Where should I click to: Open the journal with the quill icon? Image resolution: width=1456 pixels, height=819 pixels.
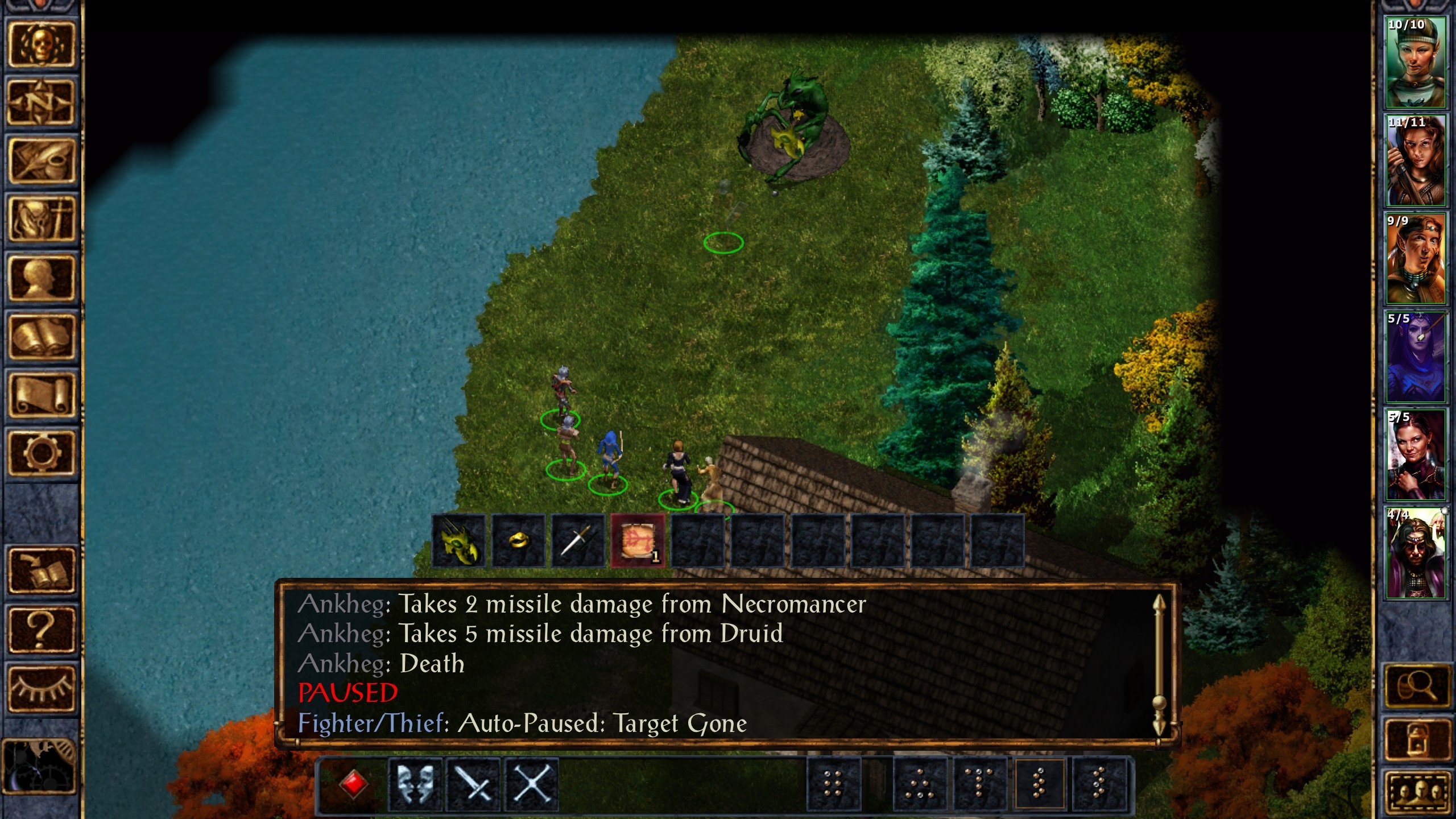(x=40, y=161)
